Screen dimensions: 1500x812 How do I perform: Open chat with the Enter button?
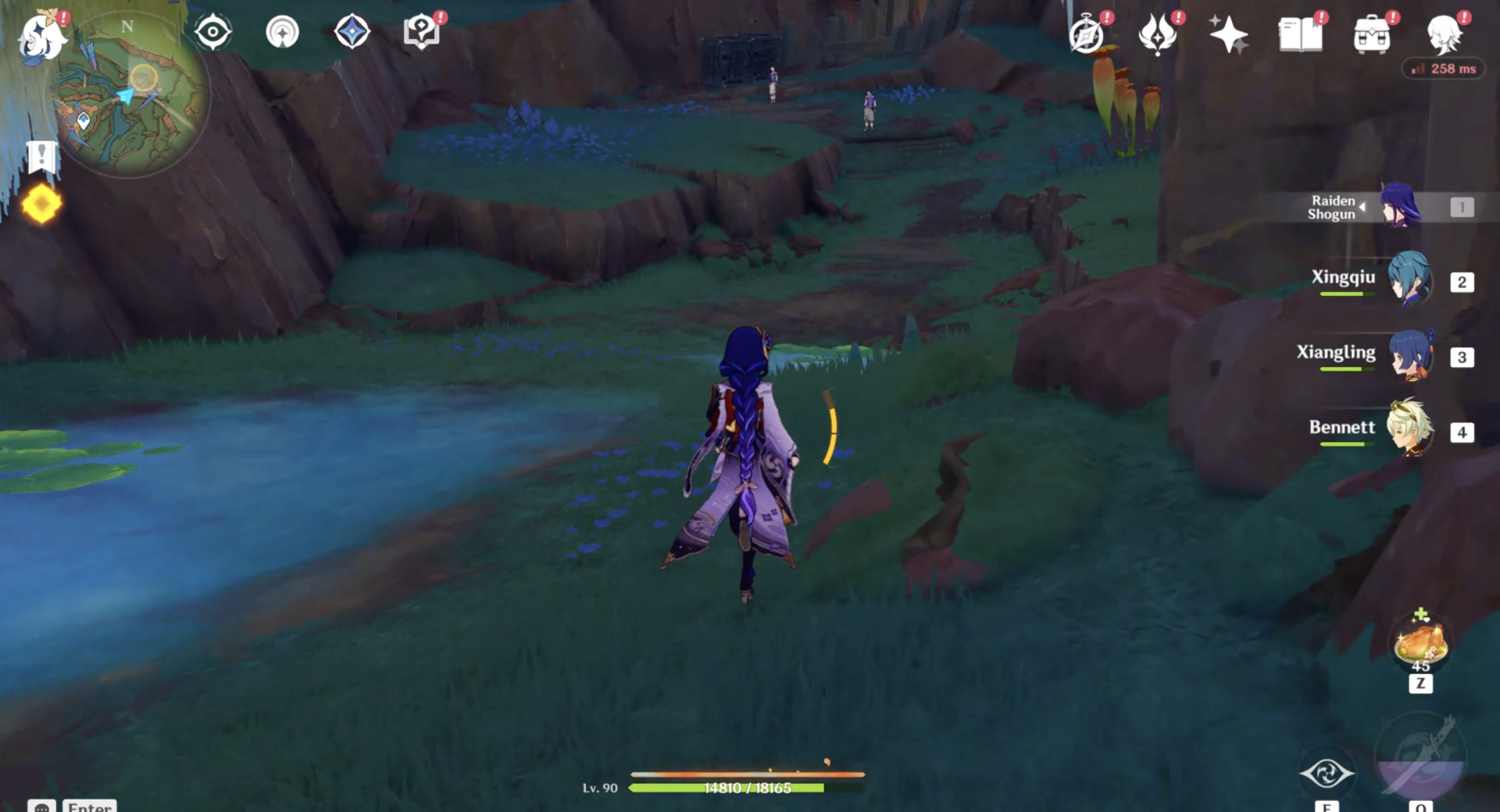(x=88, y=806)
